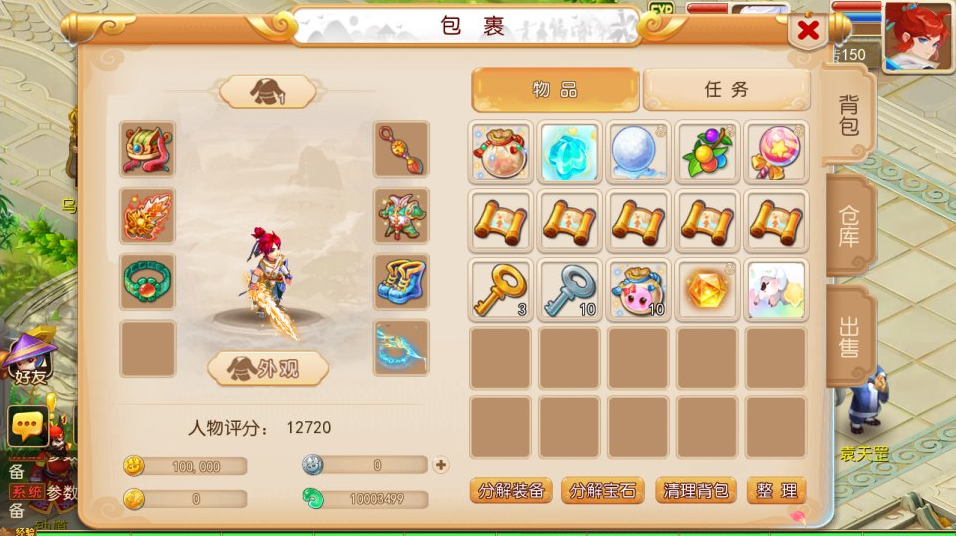Select the green jade ring equipment slot
956x536 pixels.
[148, 281]
